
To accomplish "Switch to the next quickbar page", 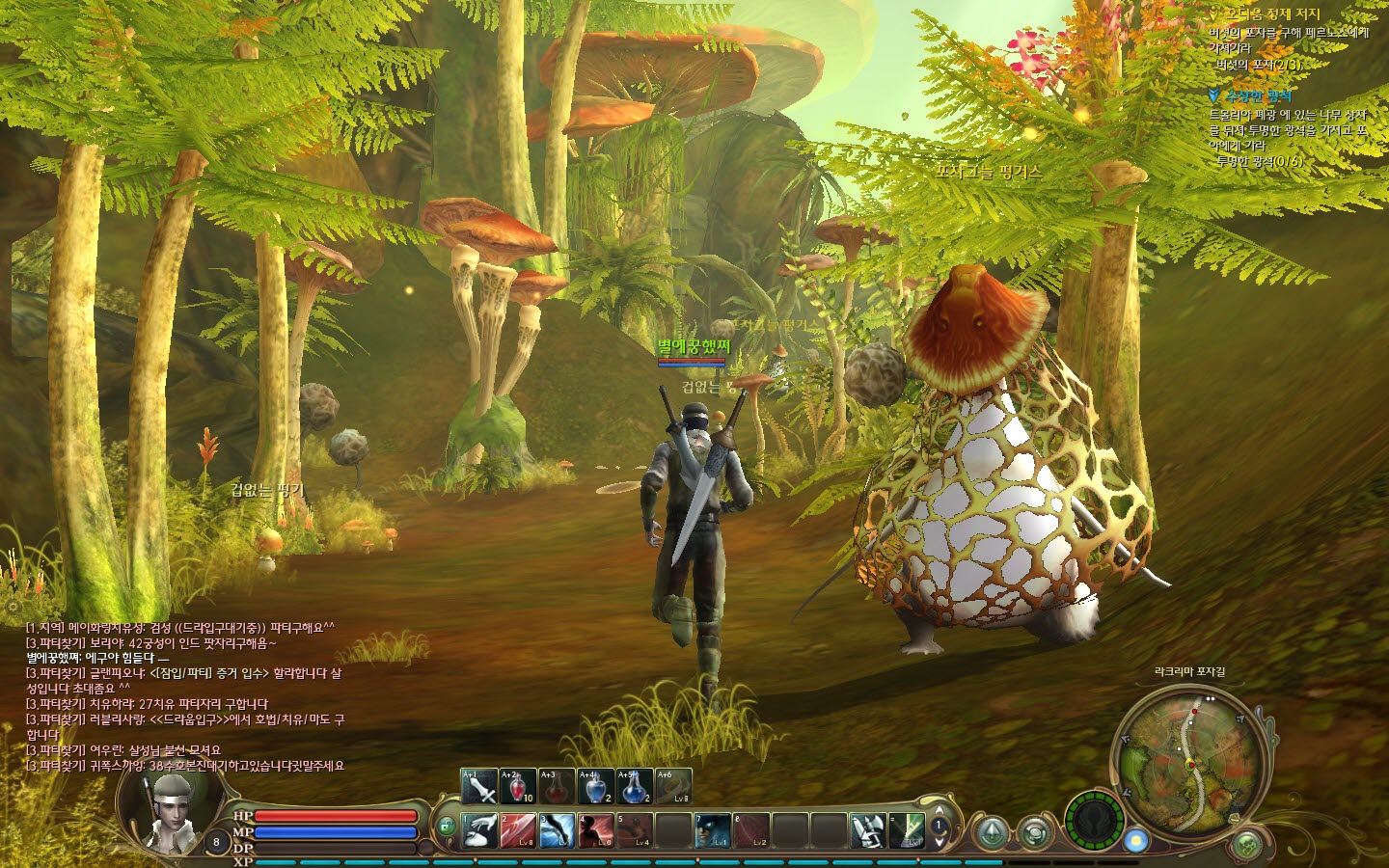I will (940, 842).
